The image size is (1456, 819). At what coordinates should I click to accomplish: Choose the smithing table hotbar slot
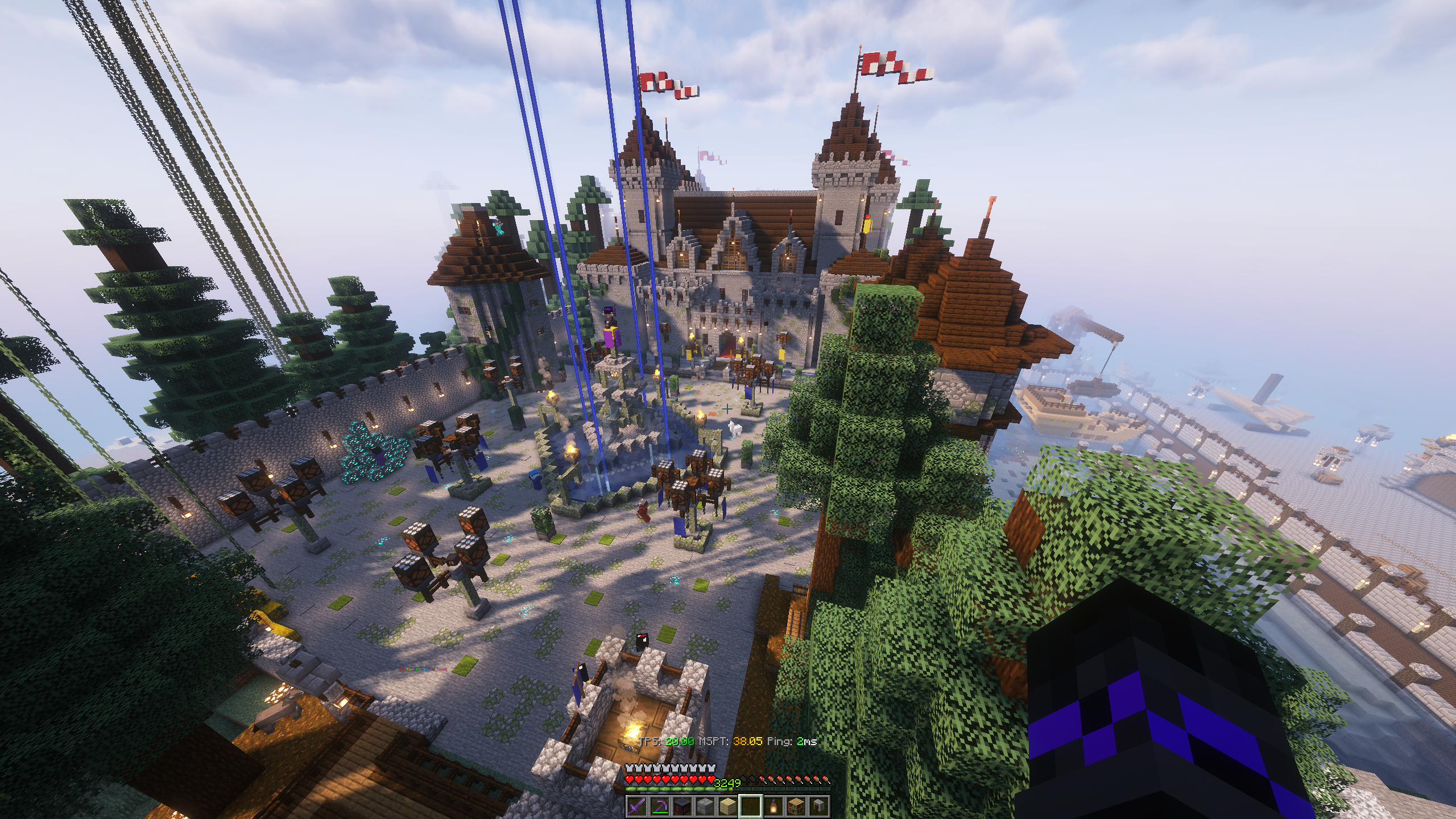682,806
